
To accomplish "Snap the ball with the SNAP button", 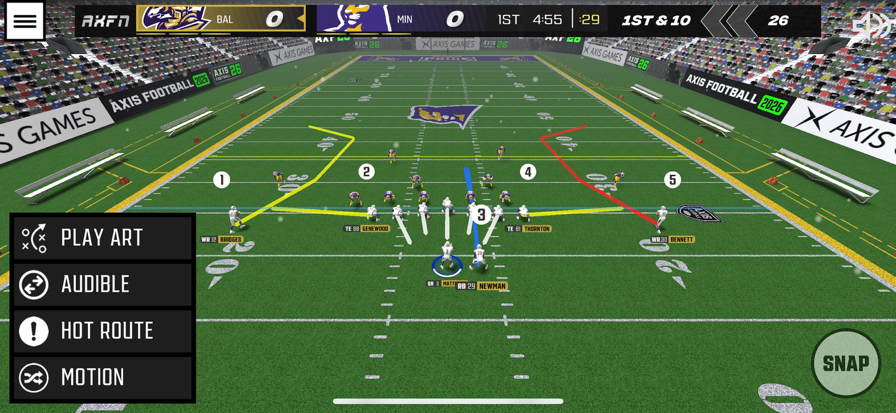I will click(x=845, y=363).
